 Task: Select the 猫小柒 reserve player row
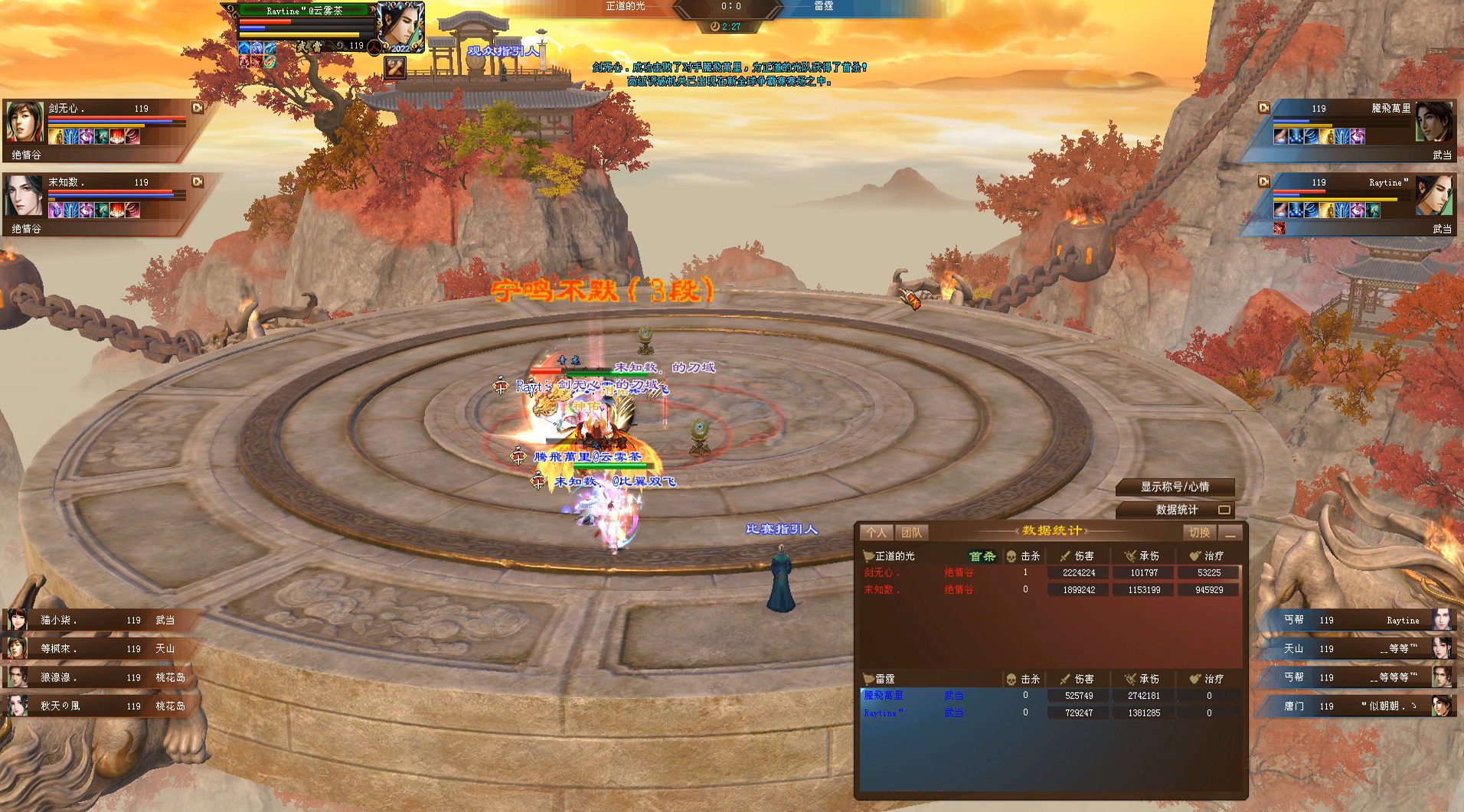pos(100,620)
